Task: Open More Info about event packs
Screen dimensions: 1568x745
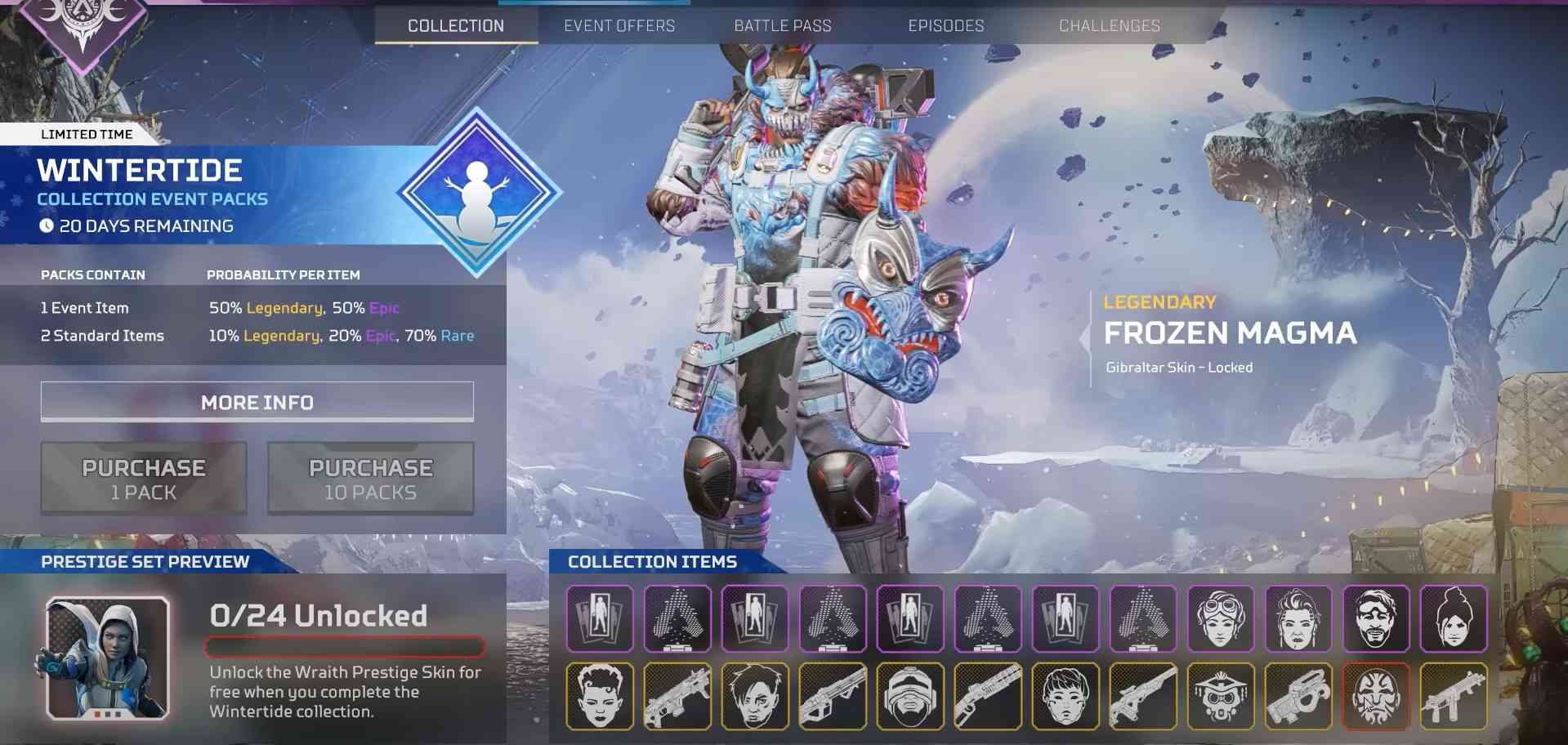Action: click(x=257, y=402)
